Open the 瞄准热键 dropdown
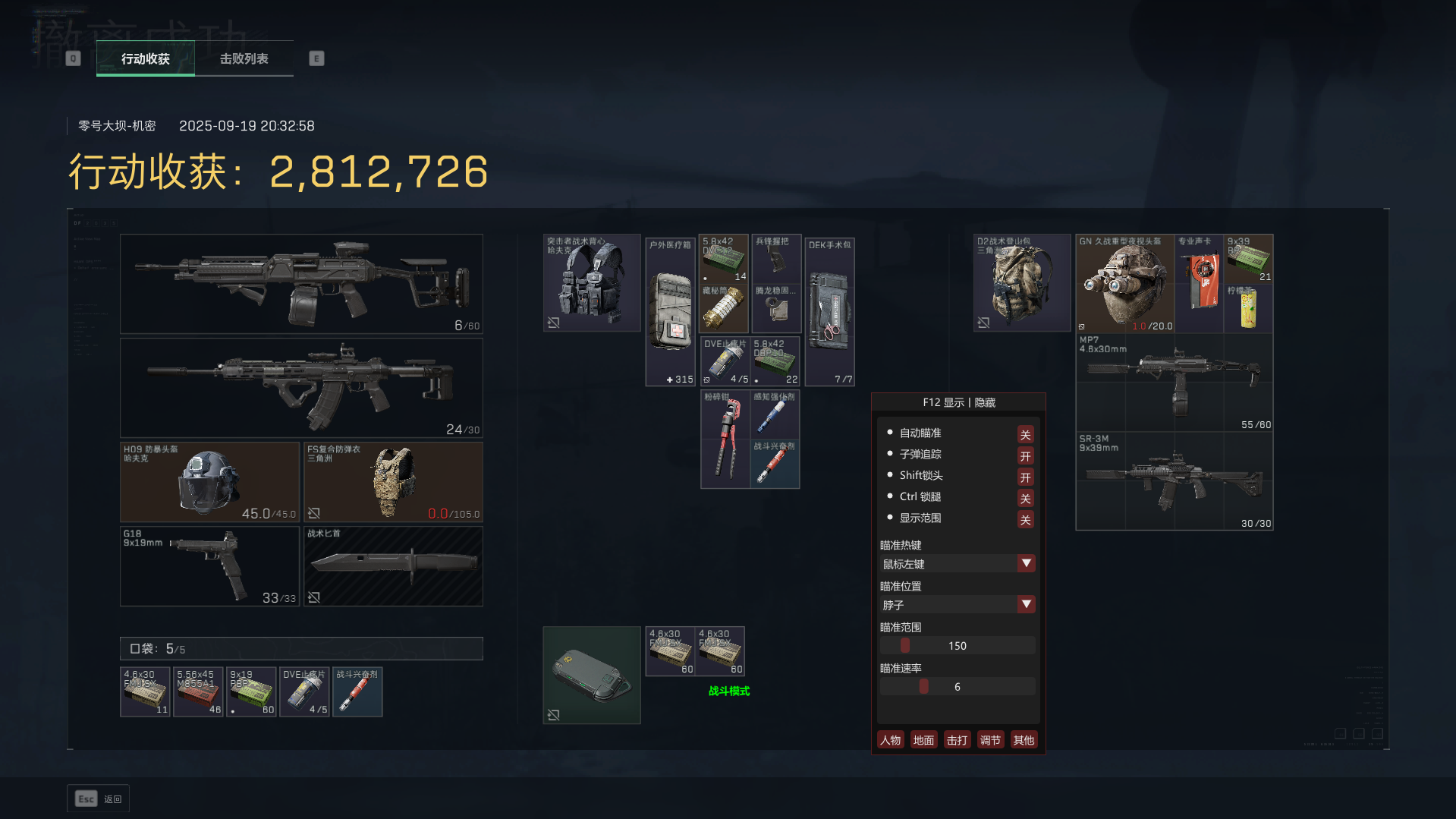This screenshot has width=1456, height=819. tap(1026, 563)
